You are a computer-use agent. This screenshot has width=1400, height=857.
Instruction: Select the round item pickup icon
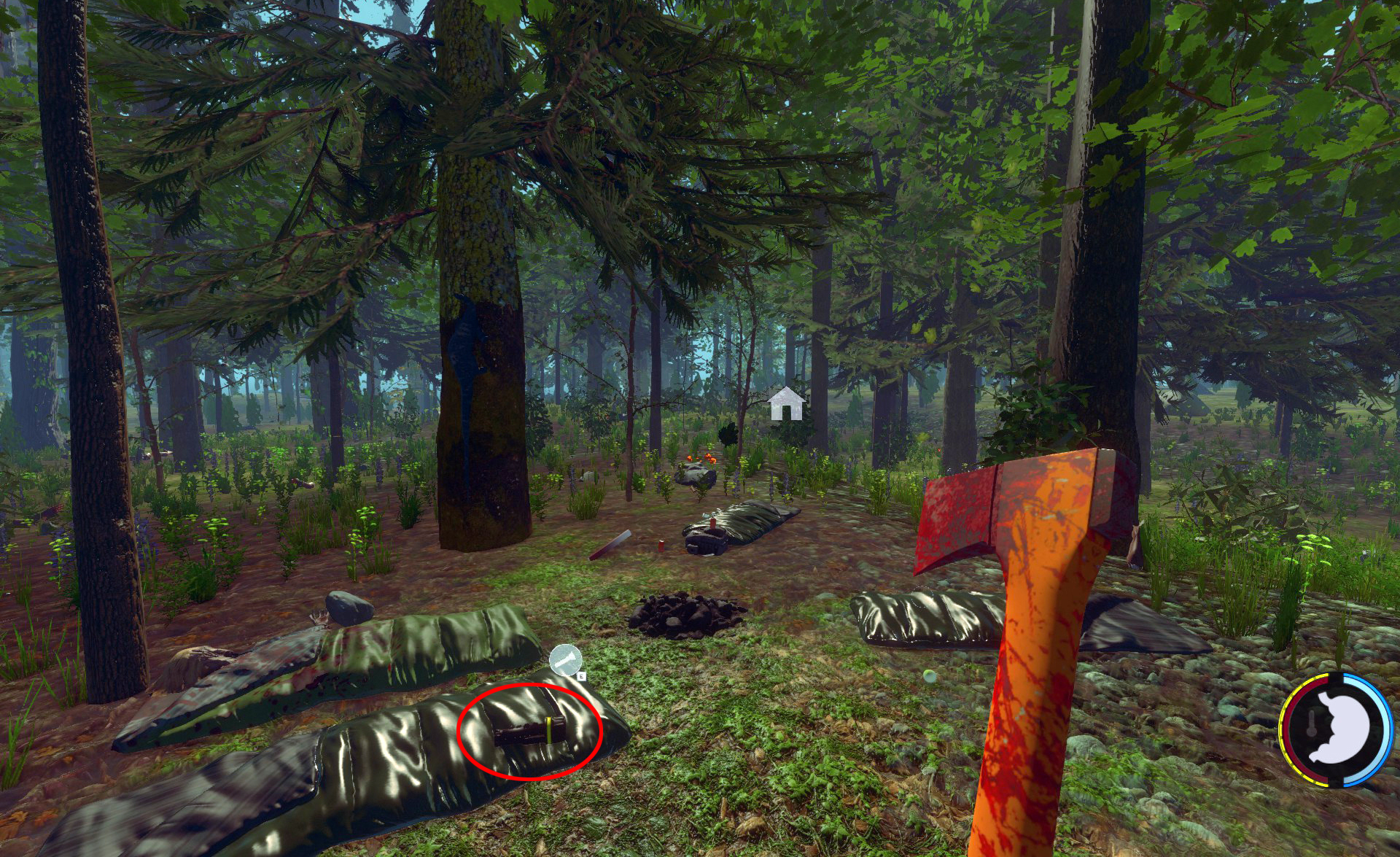565,661
